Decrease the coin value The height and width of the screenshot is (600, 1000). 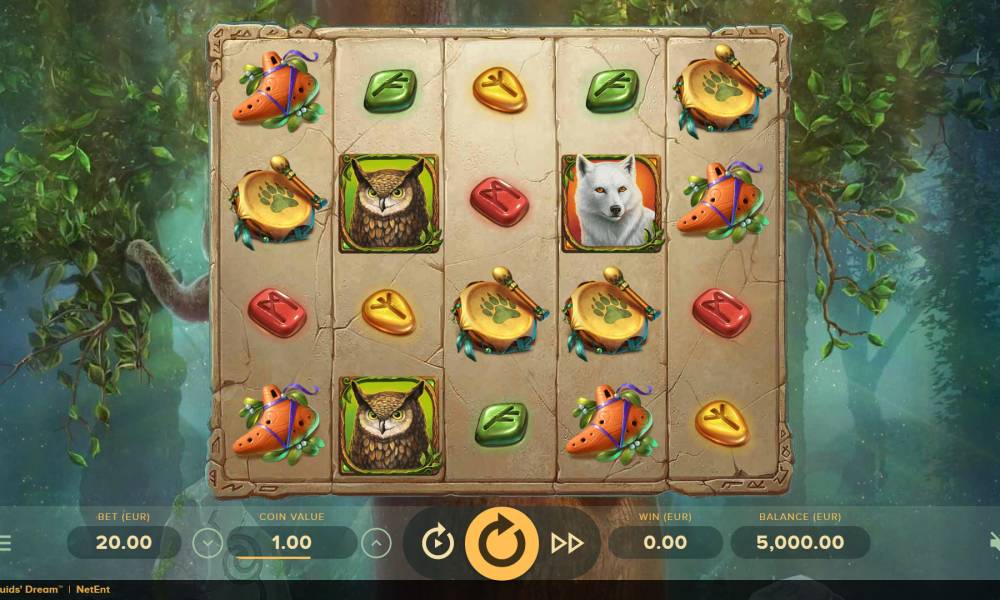point(207,543)
